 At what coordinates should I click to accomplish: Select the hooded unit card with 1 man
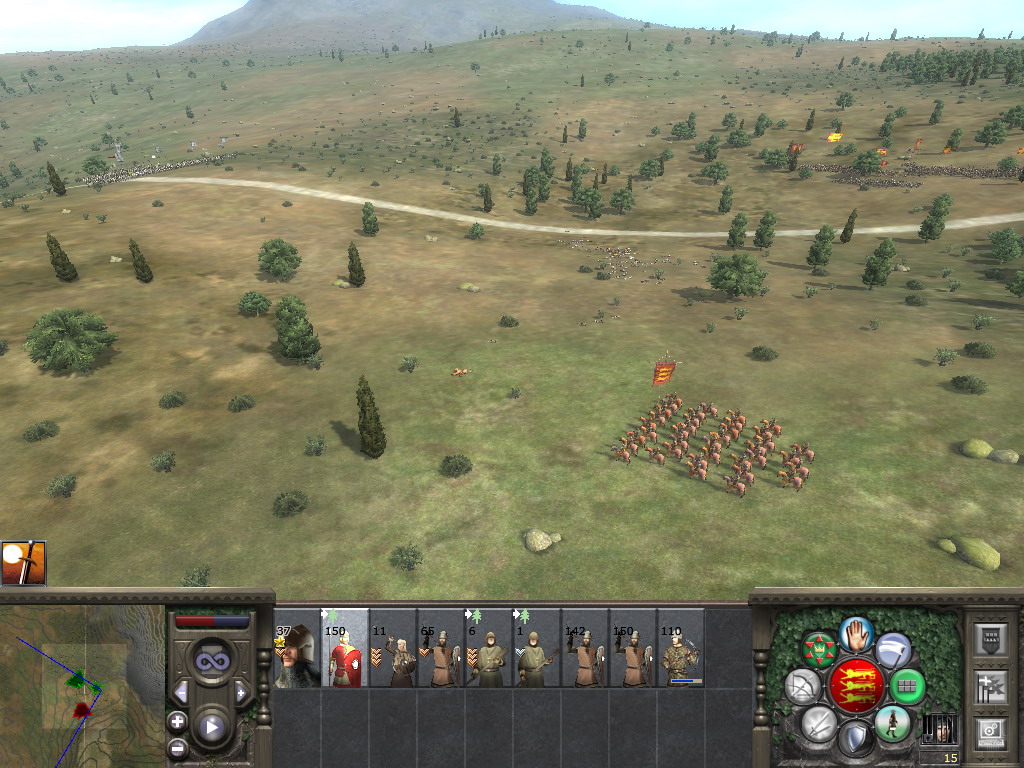pyautogui.click(x=537, y=648)
